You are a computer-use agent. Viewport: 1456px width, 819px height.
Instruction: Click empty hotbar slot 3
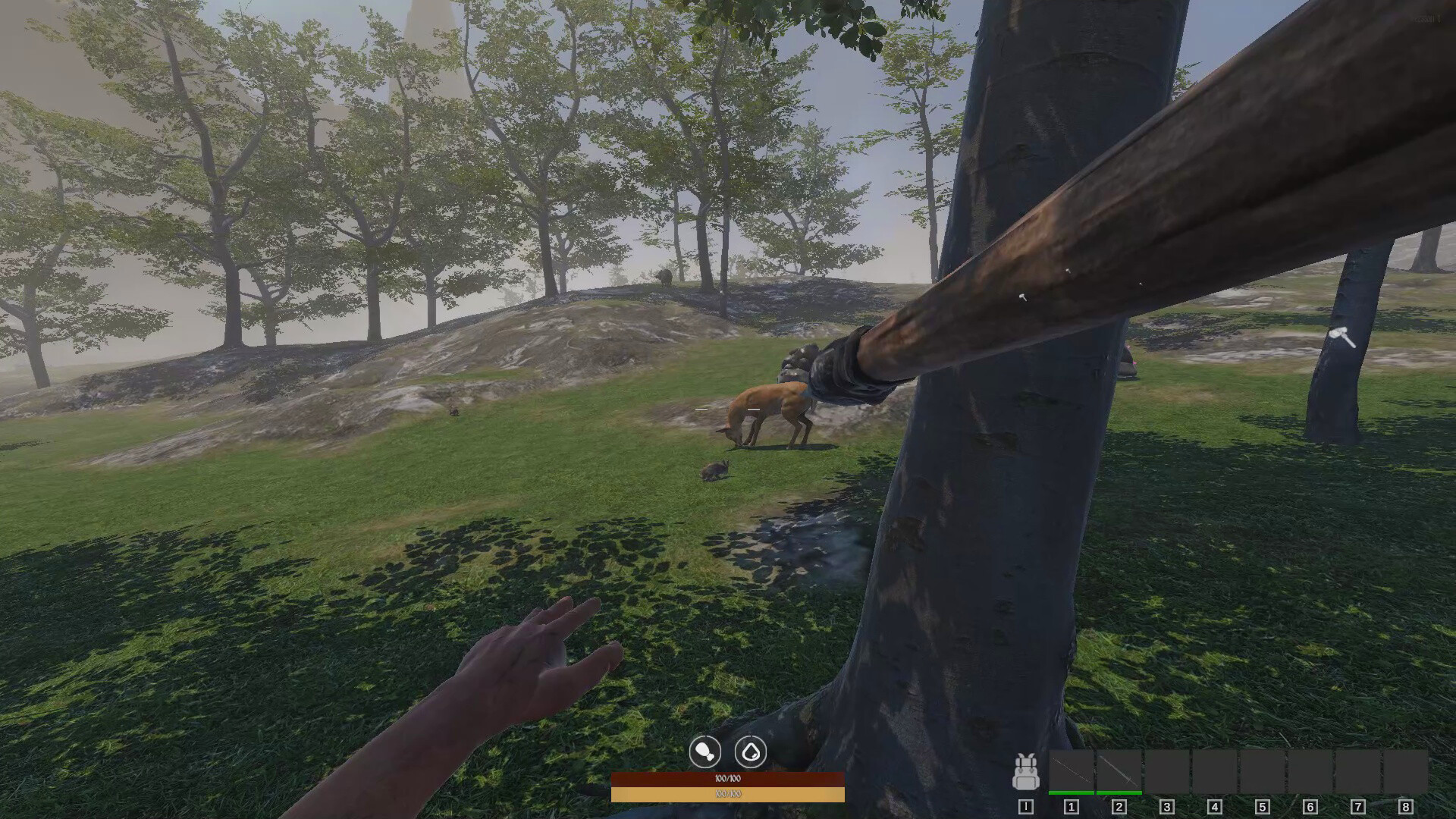click(x=1167, y=772)
